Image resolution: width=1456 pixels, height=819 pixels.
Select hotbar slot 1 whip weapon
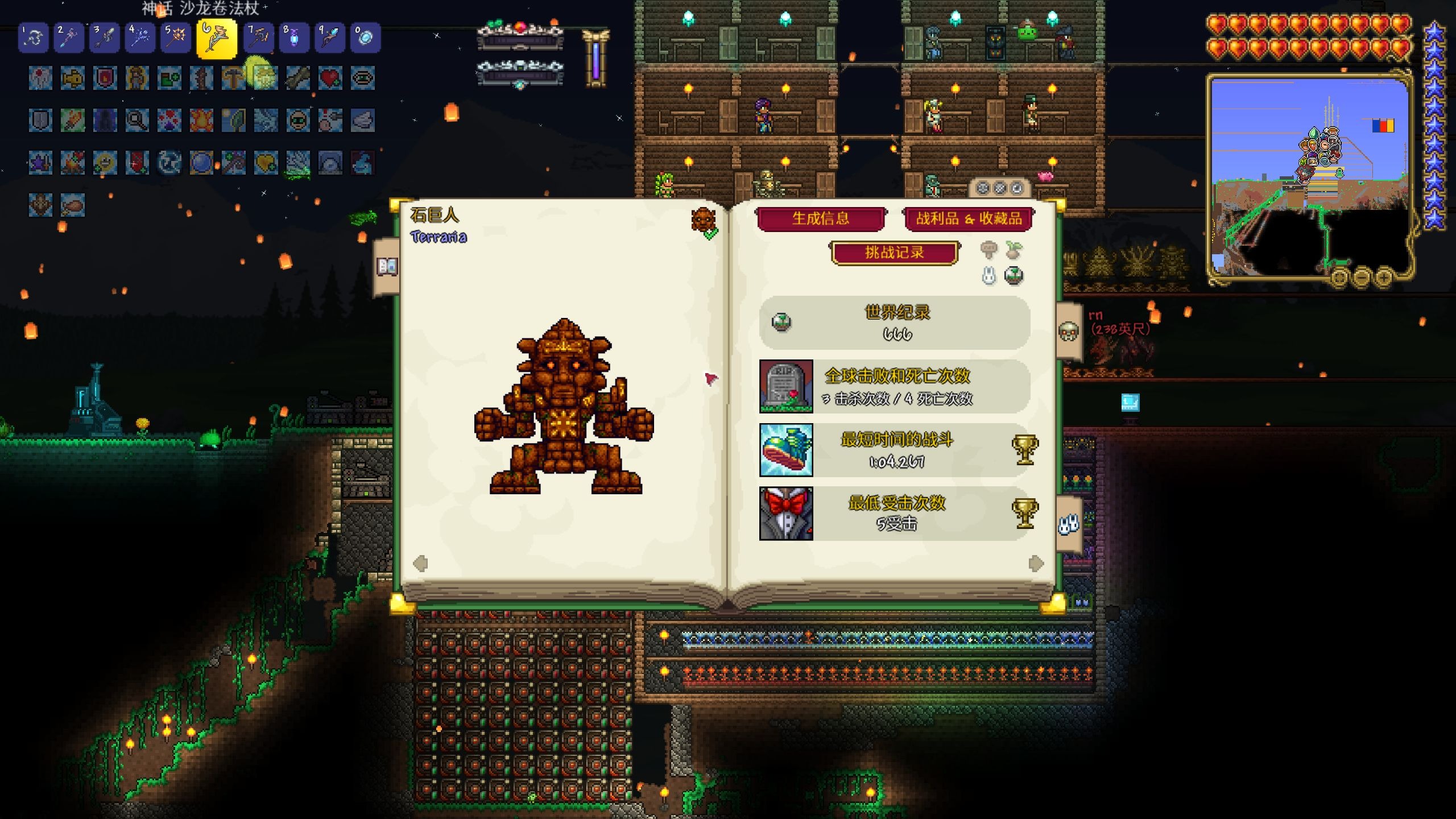tap(33, 38)
